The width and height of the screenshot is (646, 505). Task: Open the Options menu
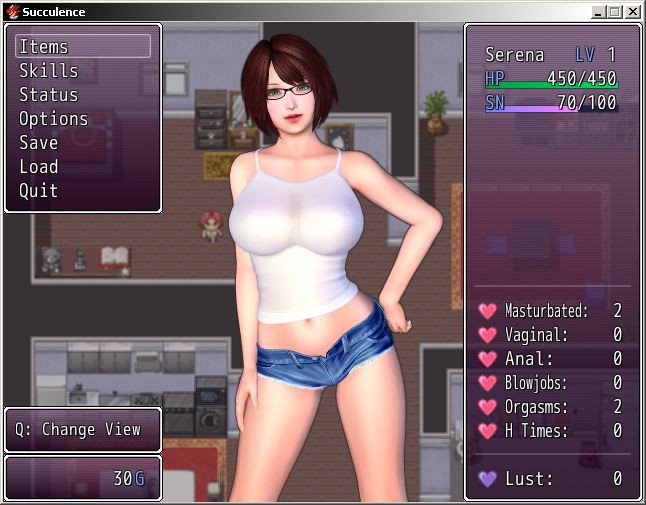point(54,119)
